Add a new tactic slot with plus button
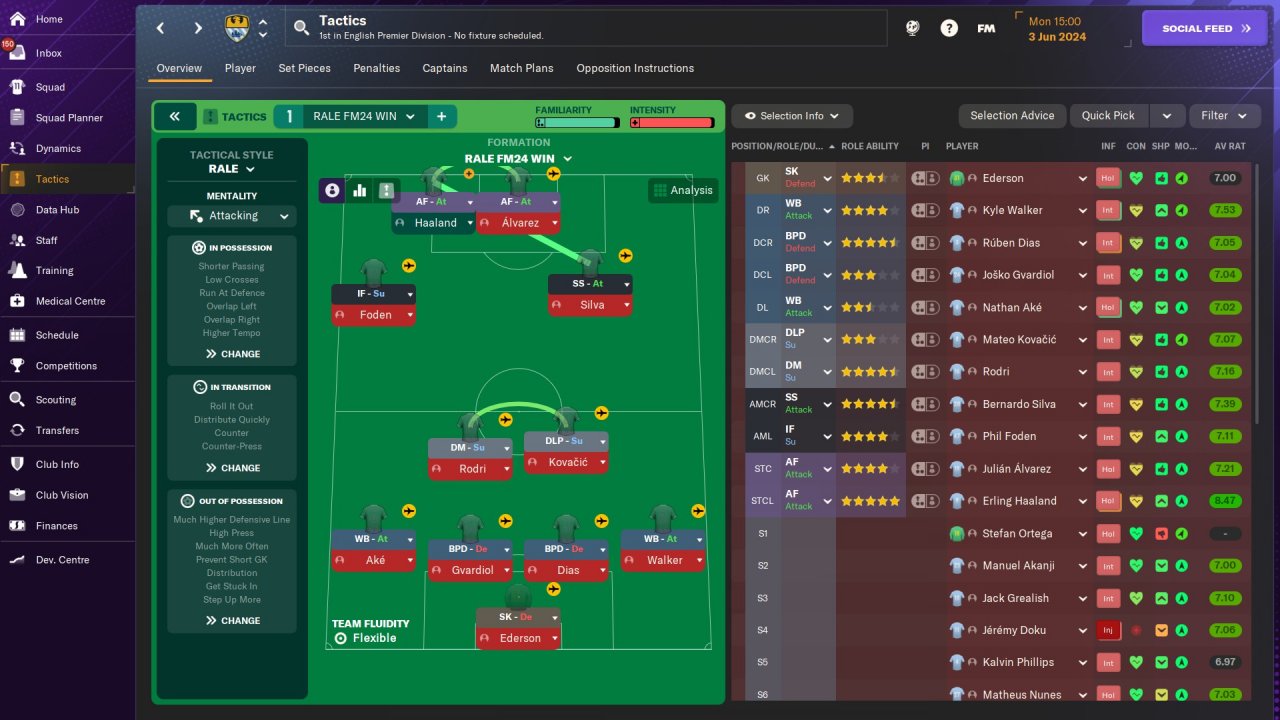The height and width of the screenshot is (720, 1280). pyautogui.click(x=441, y=117)
